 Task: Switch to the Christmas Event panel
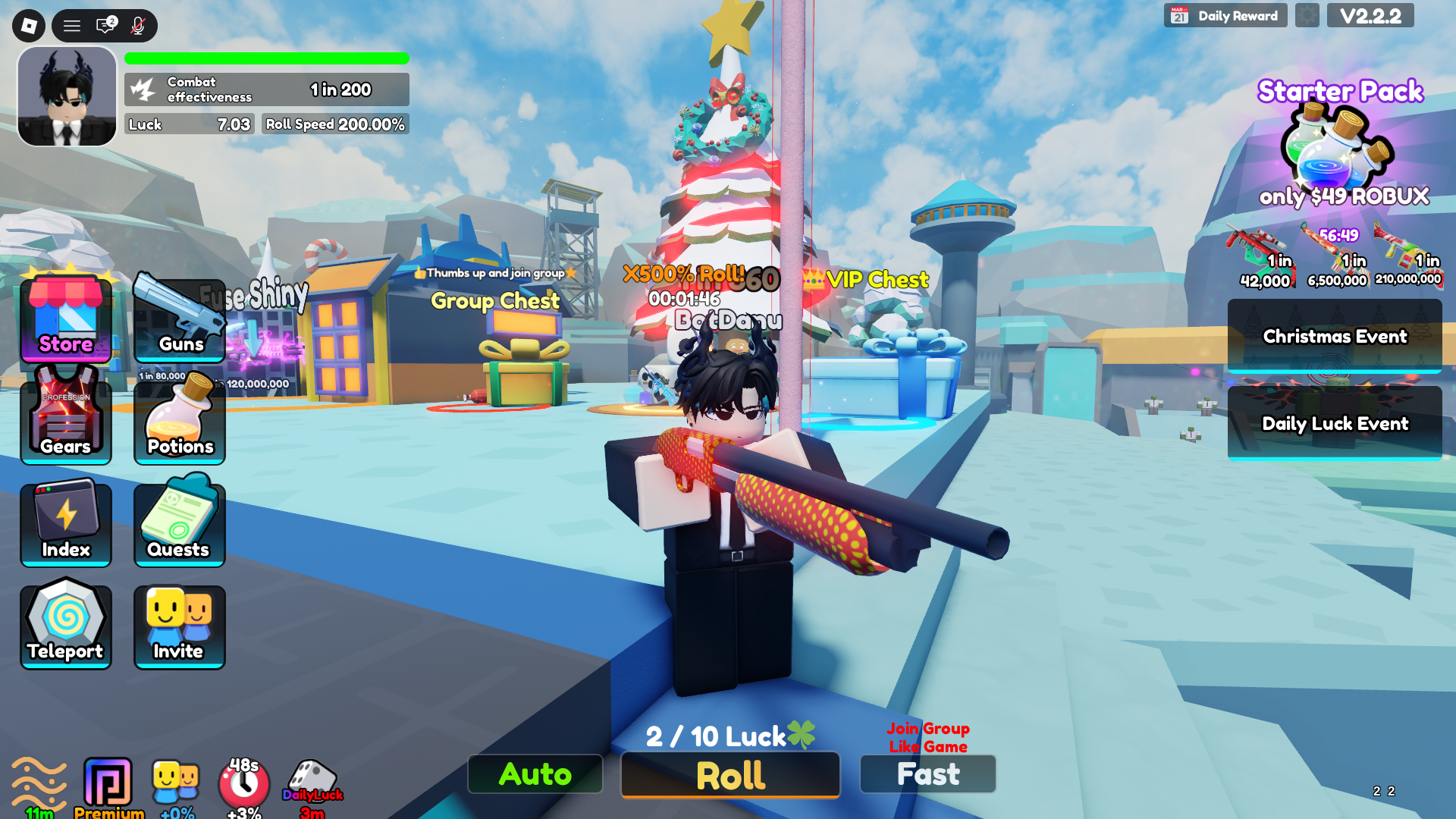click(1335, 336)
